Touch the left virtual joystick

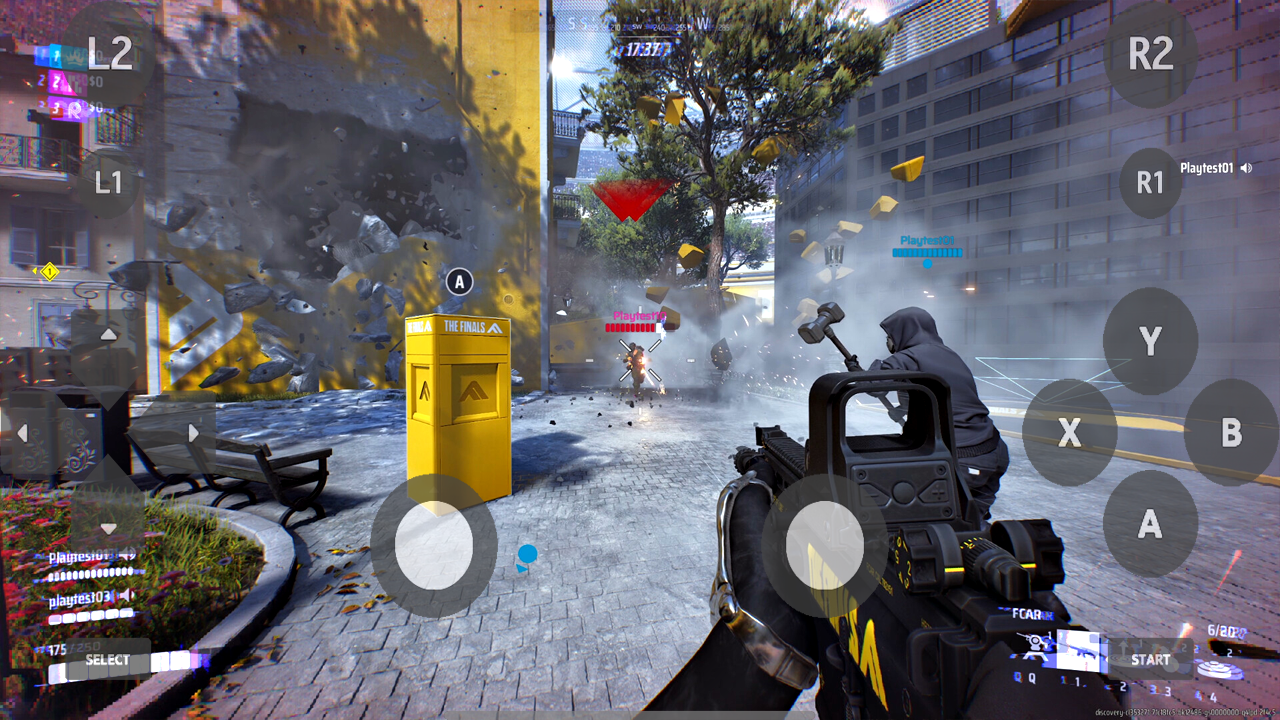434,546
